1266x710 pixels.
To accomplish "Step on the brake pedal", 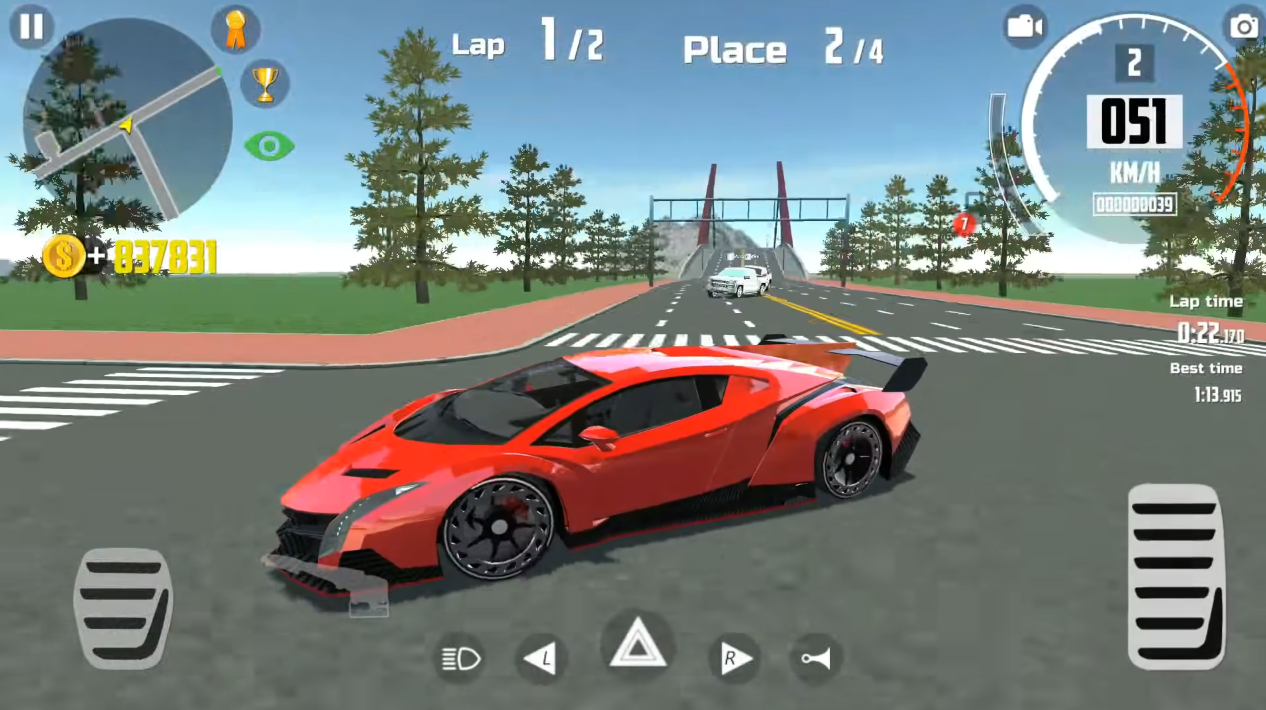I will (x=123, y=607).
